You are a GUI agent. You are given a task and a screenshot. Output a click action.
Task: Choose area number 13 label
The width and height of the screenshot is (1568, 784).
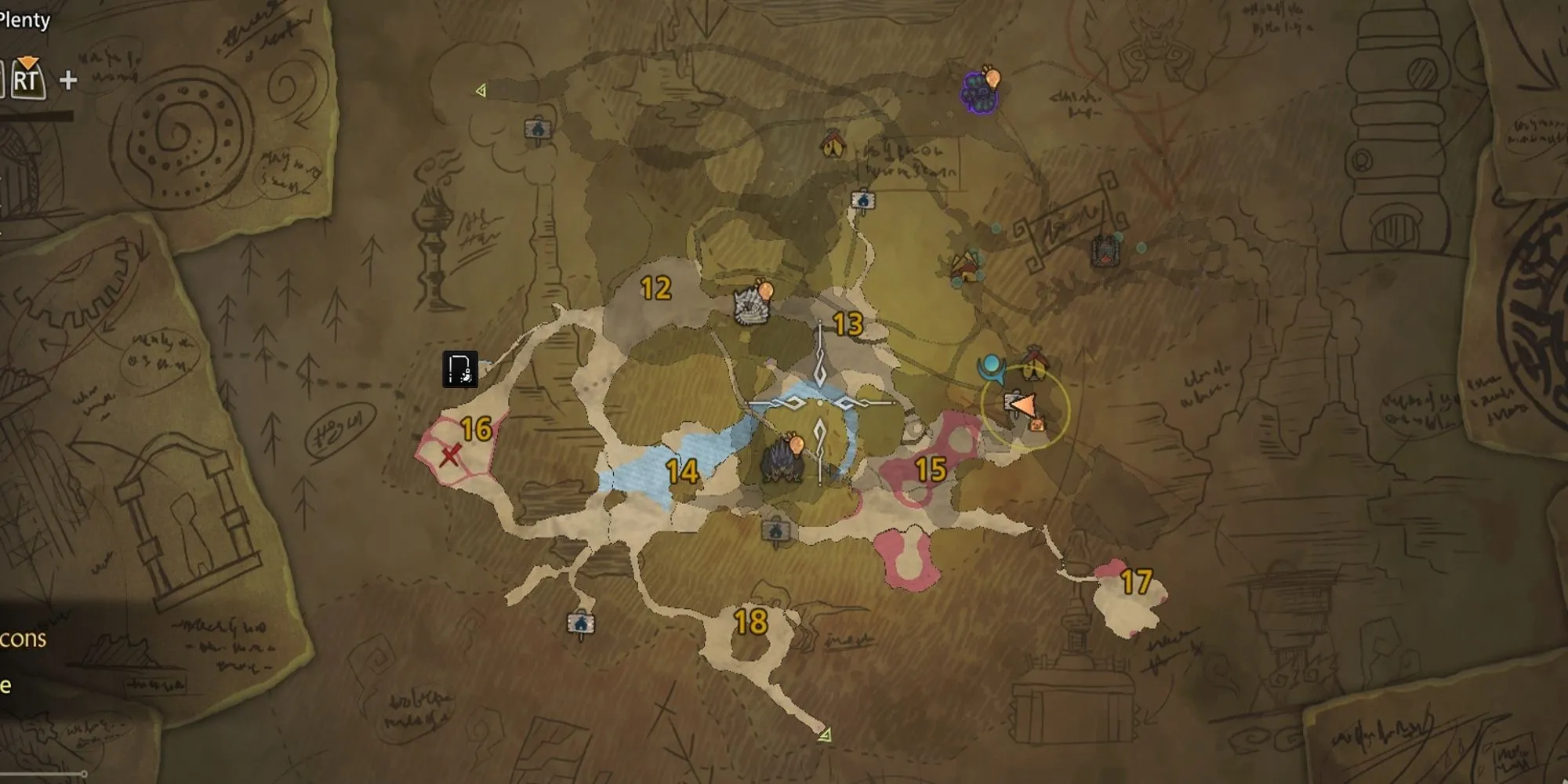pyautogui.click(x=848, y=324)
